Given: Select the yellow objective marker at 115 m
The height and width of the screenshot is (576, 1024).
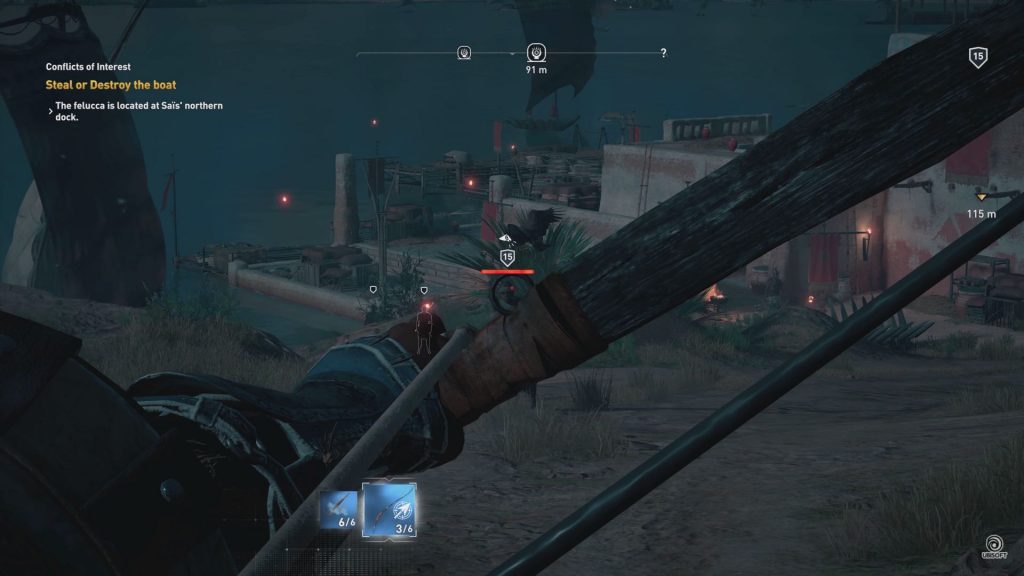Looking at the screenshot, I should click(x=981, y=197).
